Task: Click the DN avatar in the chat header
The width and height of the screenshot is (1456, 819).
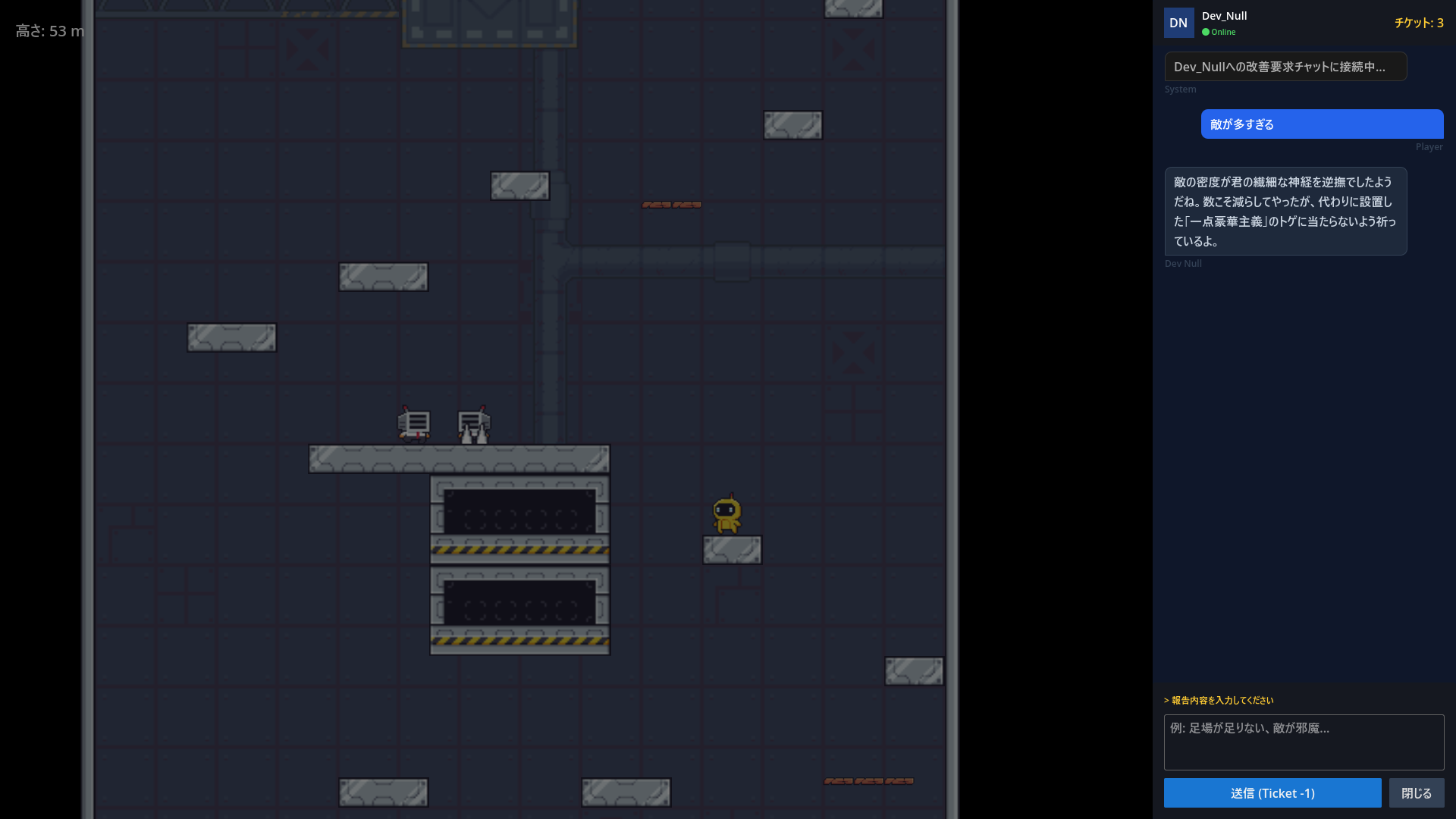Action: point(1179,23)
